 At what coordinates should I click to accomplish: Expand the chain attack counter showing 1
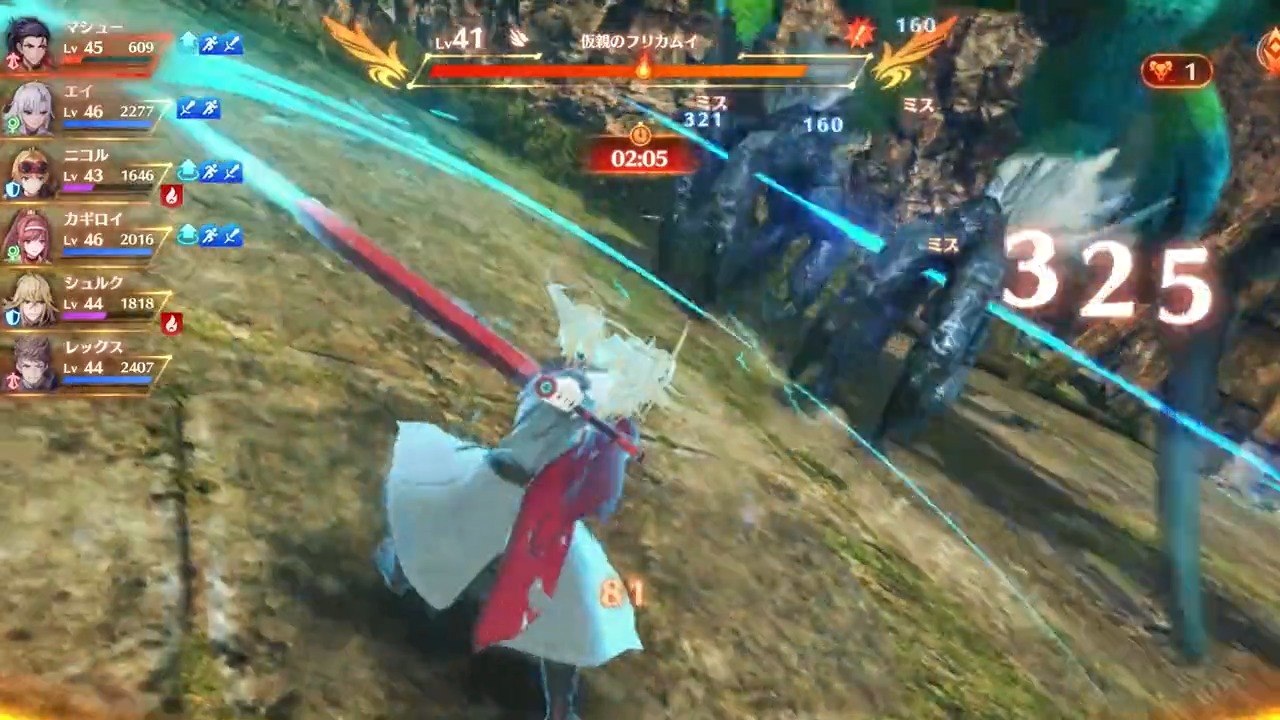pos(1176,70)
